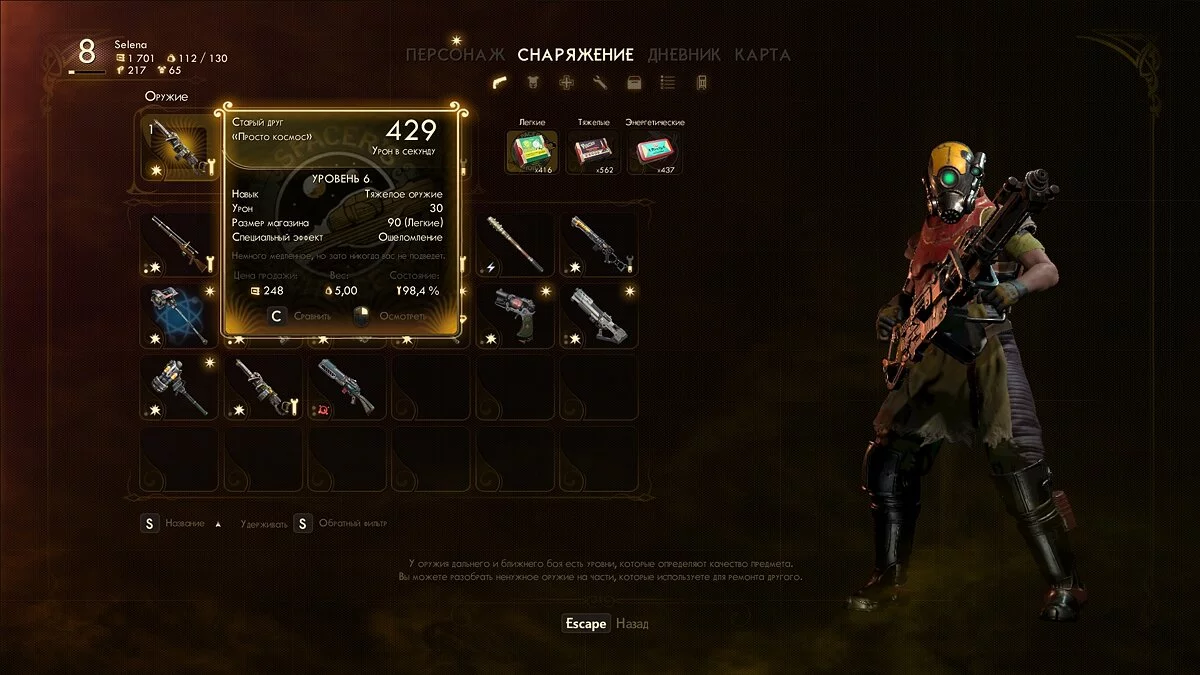Select the spiked baton melee weapon
The height and width of the screenshot is (675, 1200).
(x=516, y=243)
